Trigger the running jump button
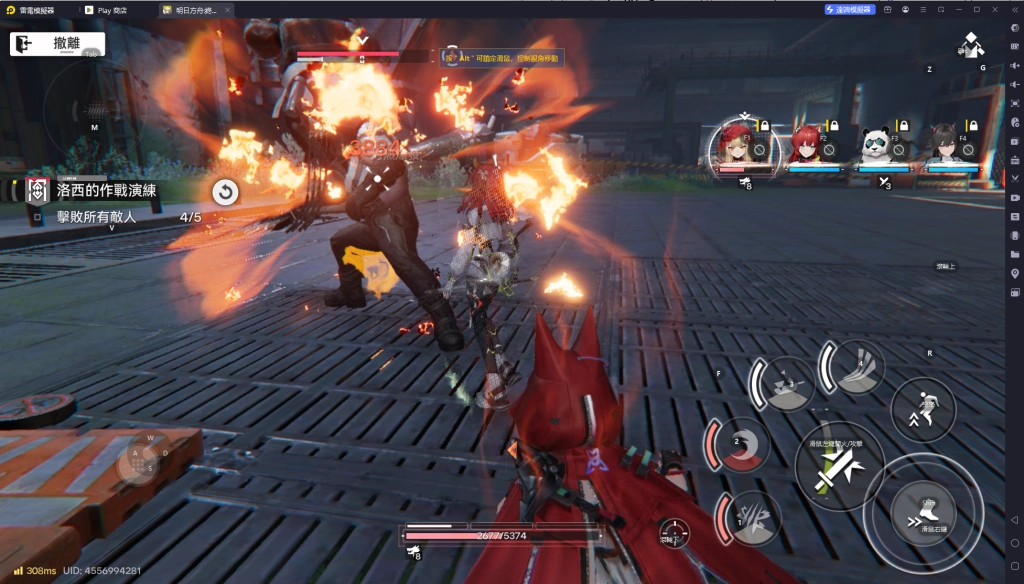This screenshot has height=584, width=1024. pos(922,410)
